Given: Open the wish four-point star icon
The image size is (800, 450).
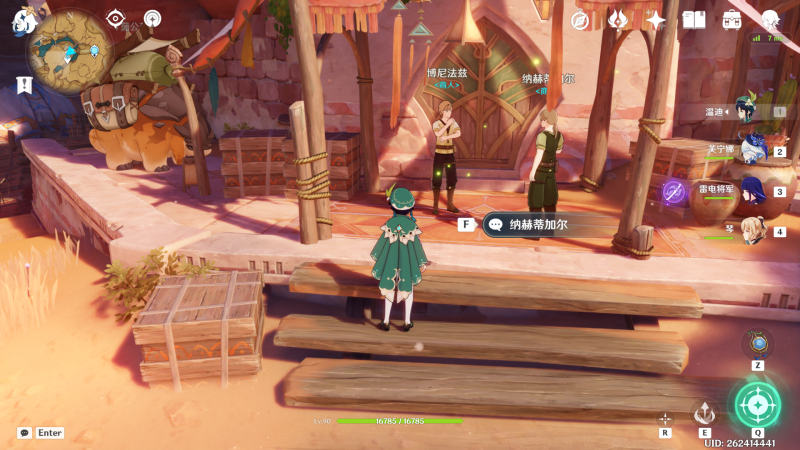Looking at the screenshot, I should tap(656, 20).
